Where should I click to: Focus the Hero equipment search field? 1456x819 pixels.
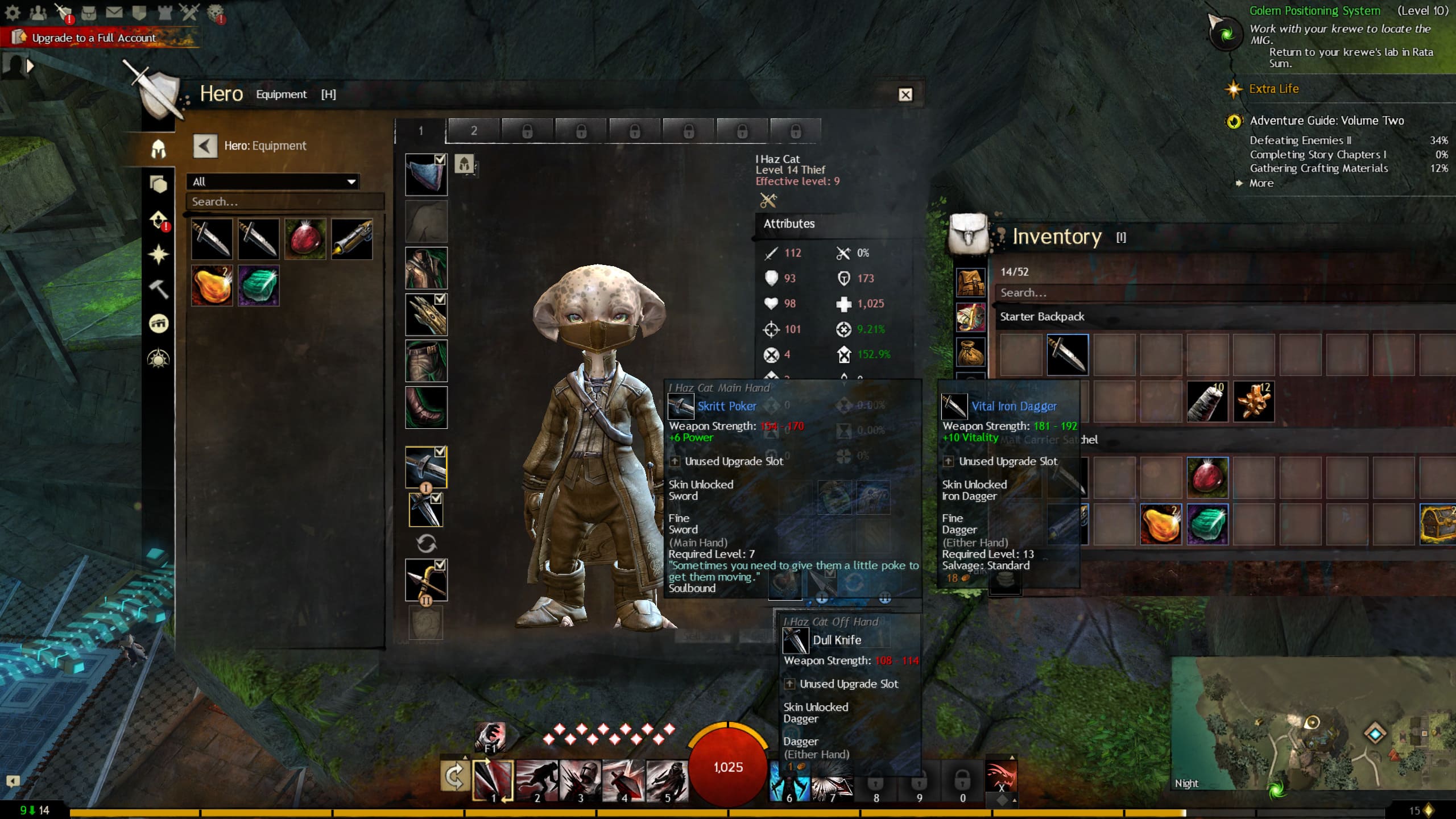[x=284, y=202]
